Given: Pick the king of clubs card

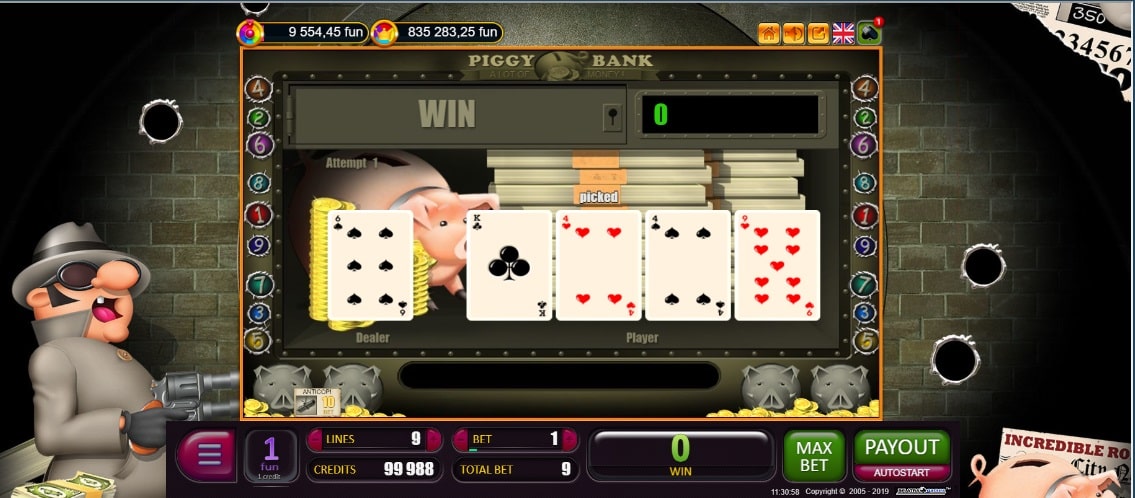Looking at the screenshot, I should coord(509,265).
